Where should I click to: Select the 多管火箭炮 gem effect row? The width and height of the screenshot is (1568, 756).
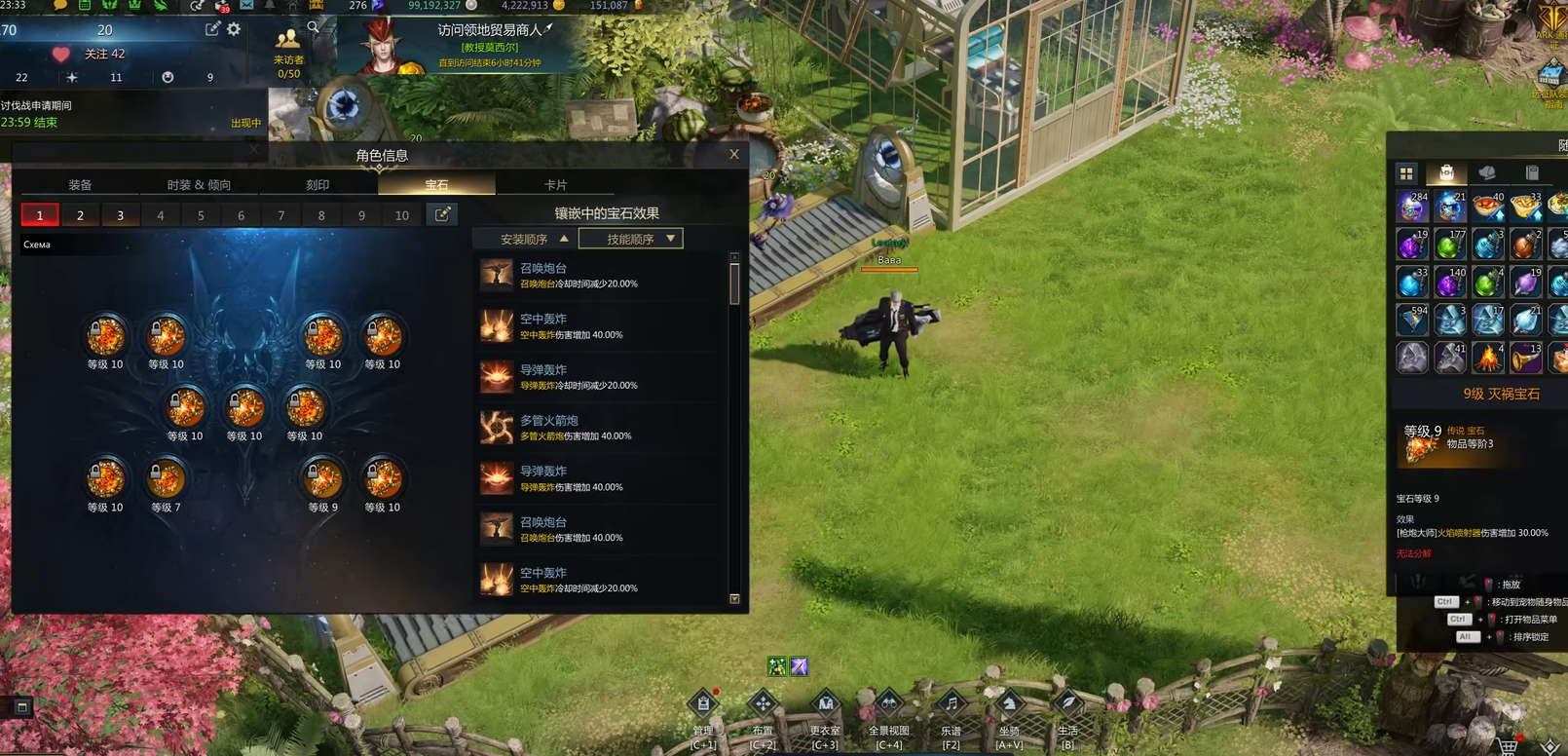[601, 427]
